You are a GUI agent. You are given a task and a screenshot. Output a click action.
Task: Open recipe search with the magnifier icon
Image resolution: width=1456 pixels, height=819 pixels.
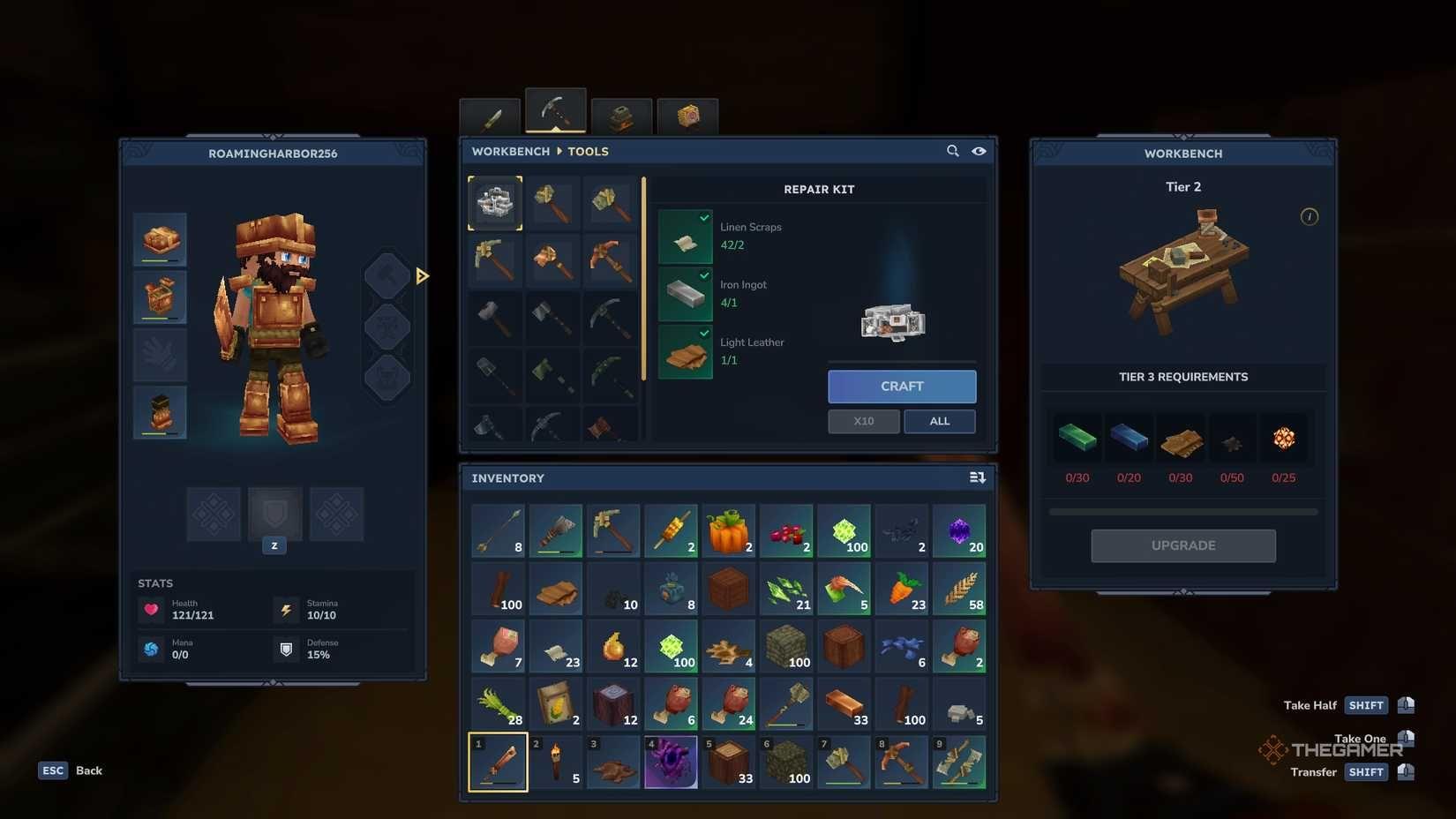pyautogui.click(x=953, y=151)
